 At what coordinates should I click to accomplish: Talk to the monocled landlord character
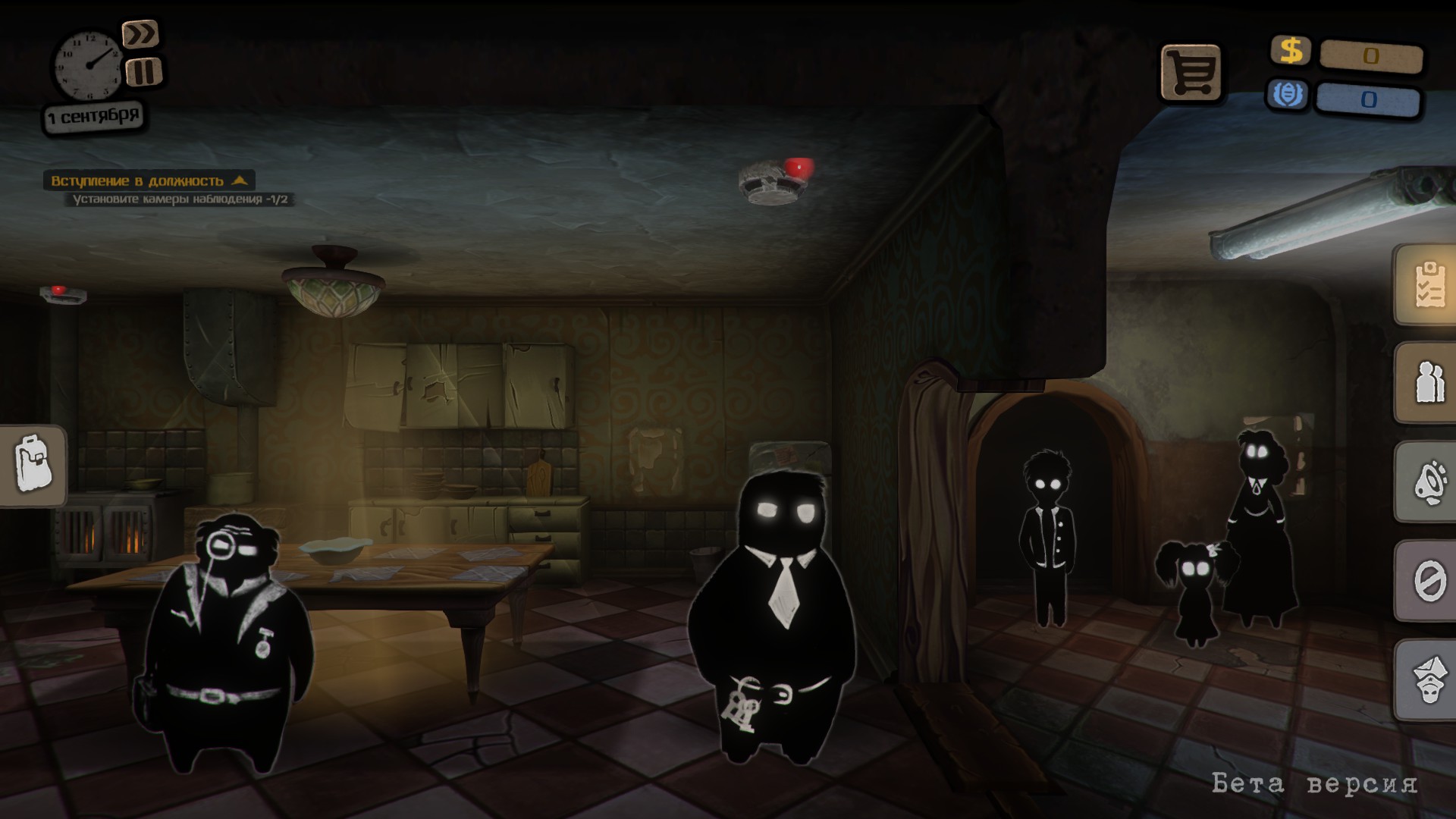(x=227, y=629)
